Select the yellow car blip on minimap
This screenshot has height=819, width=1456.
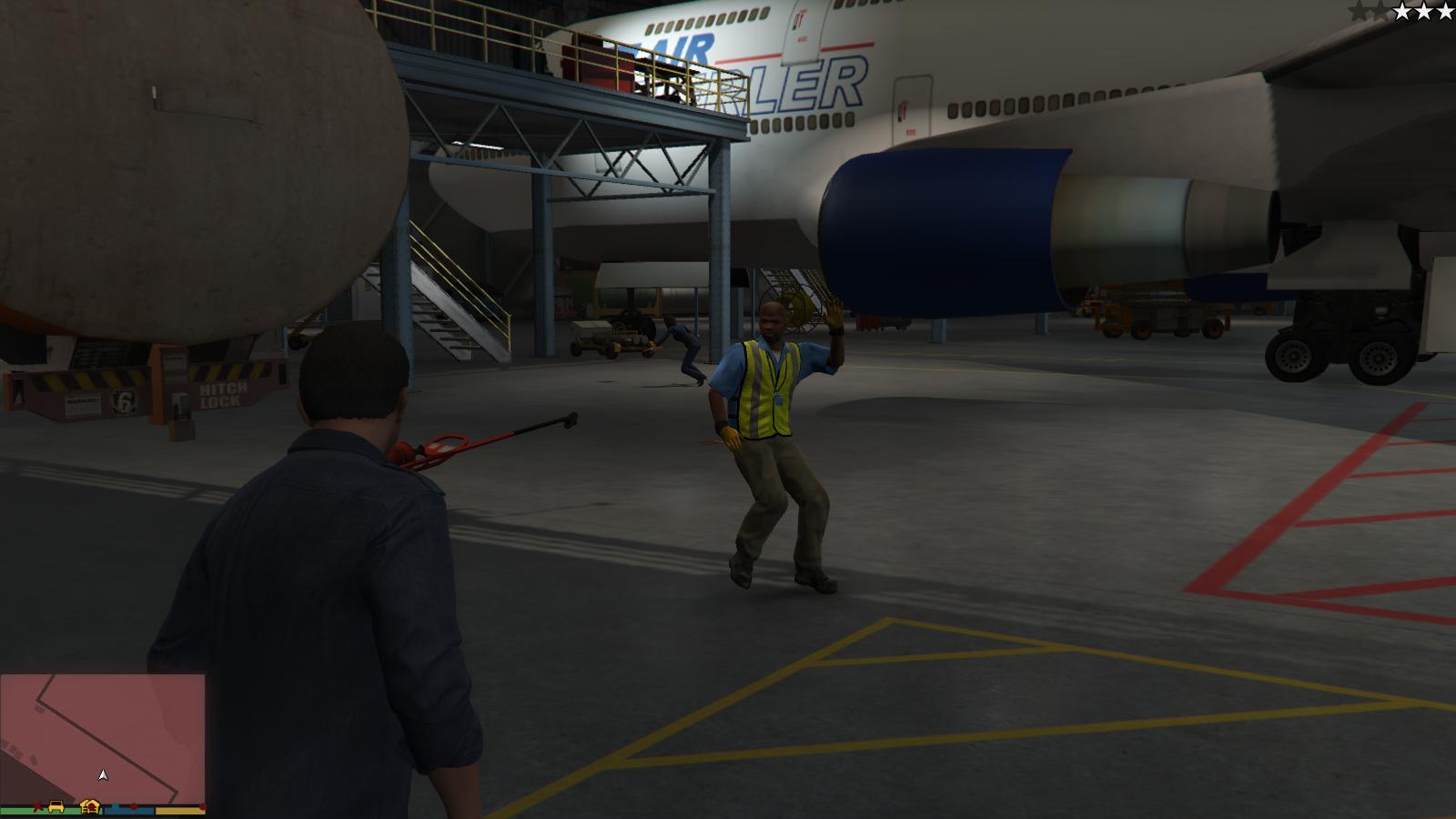tap(56, 806)
